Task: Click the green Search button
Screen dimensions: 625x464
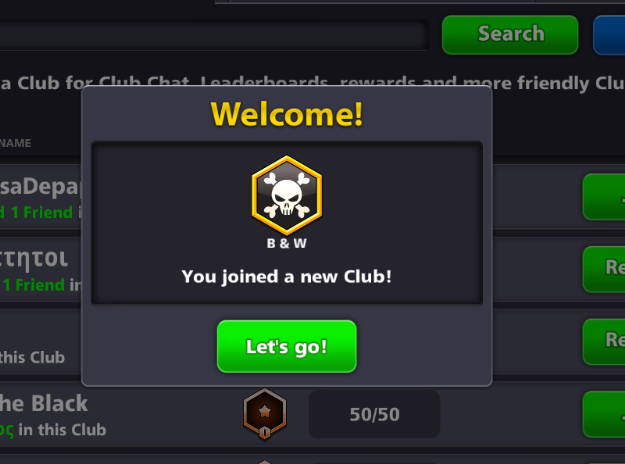Action: click(510, 34)
